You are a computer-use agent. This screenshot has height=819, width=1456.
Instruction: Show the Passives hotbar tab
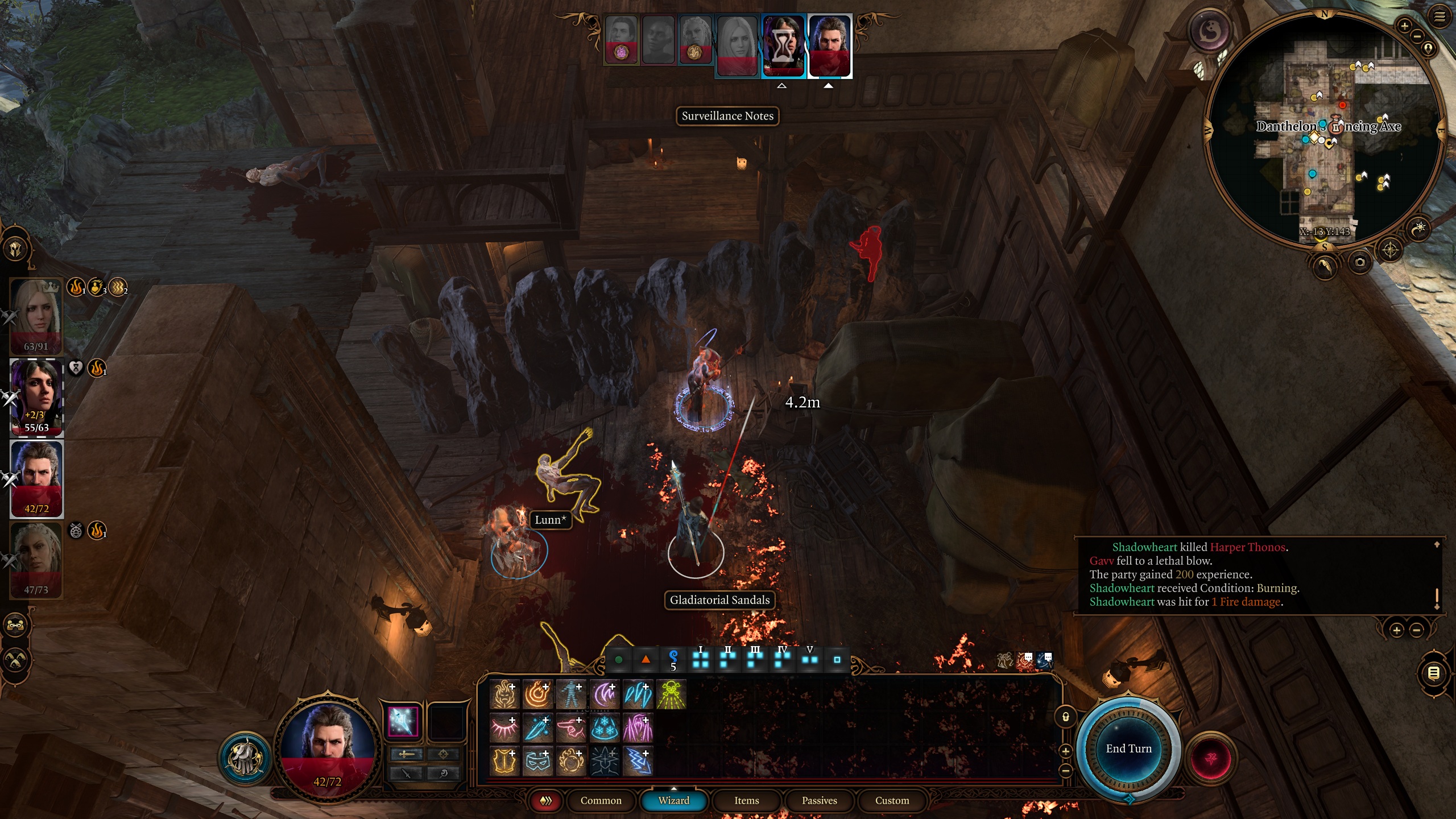tap(819, 800)
